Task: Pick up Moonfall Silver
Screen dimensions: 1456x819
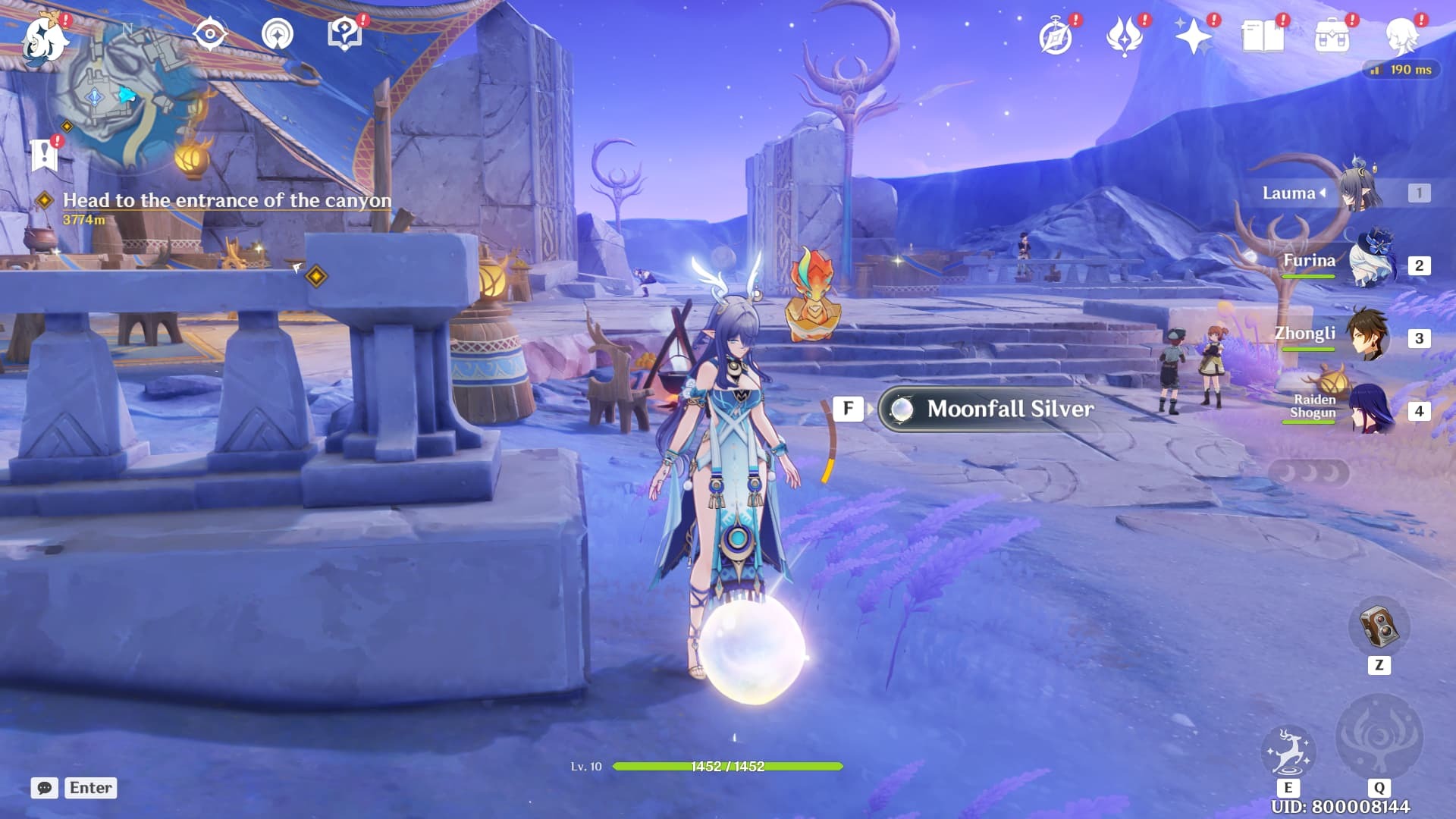Action: [x=1009, y=409]
